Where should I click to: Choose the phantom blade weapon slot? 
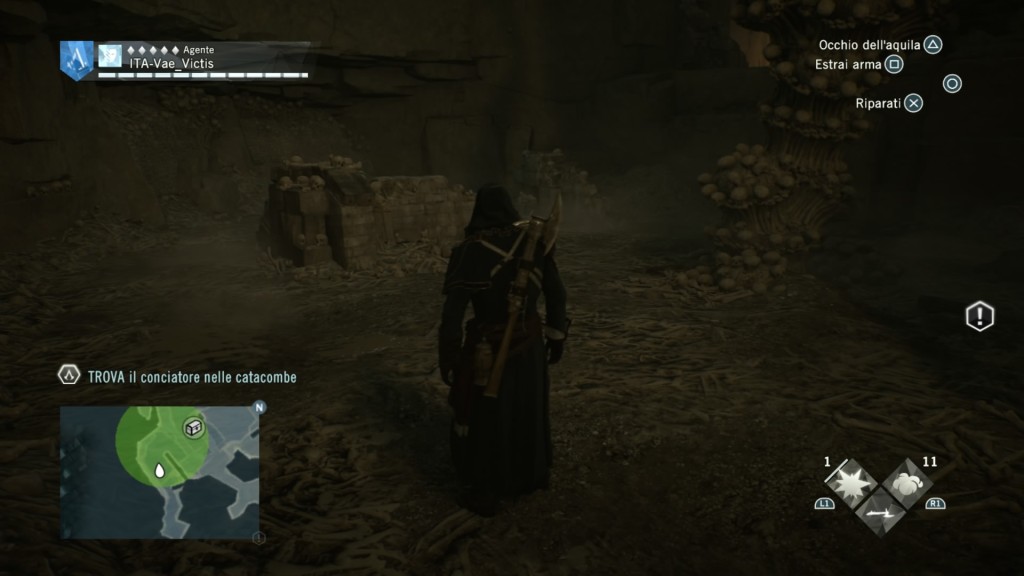click(x=880, y=510)
